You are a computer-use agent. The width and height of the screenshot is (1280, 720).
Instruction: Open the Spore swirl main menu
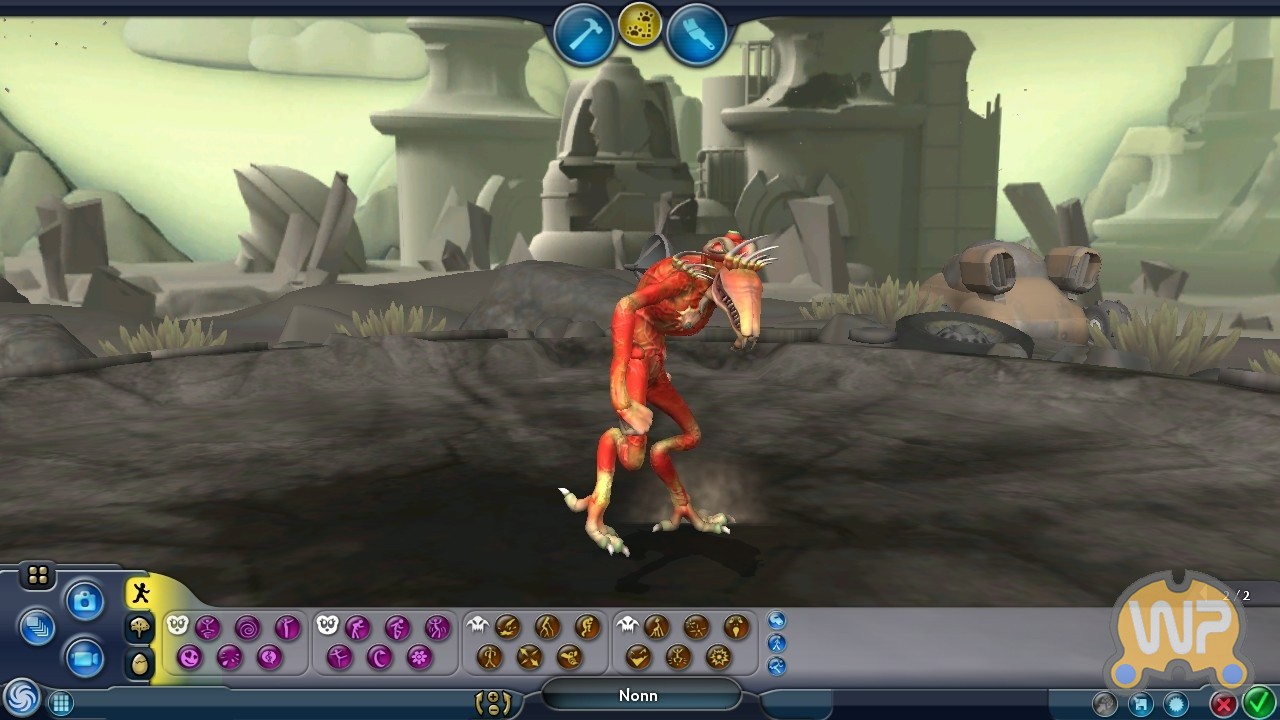[x=20, y=698]
